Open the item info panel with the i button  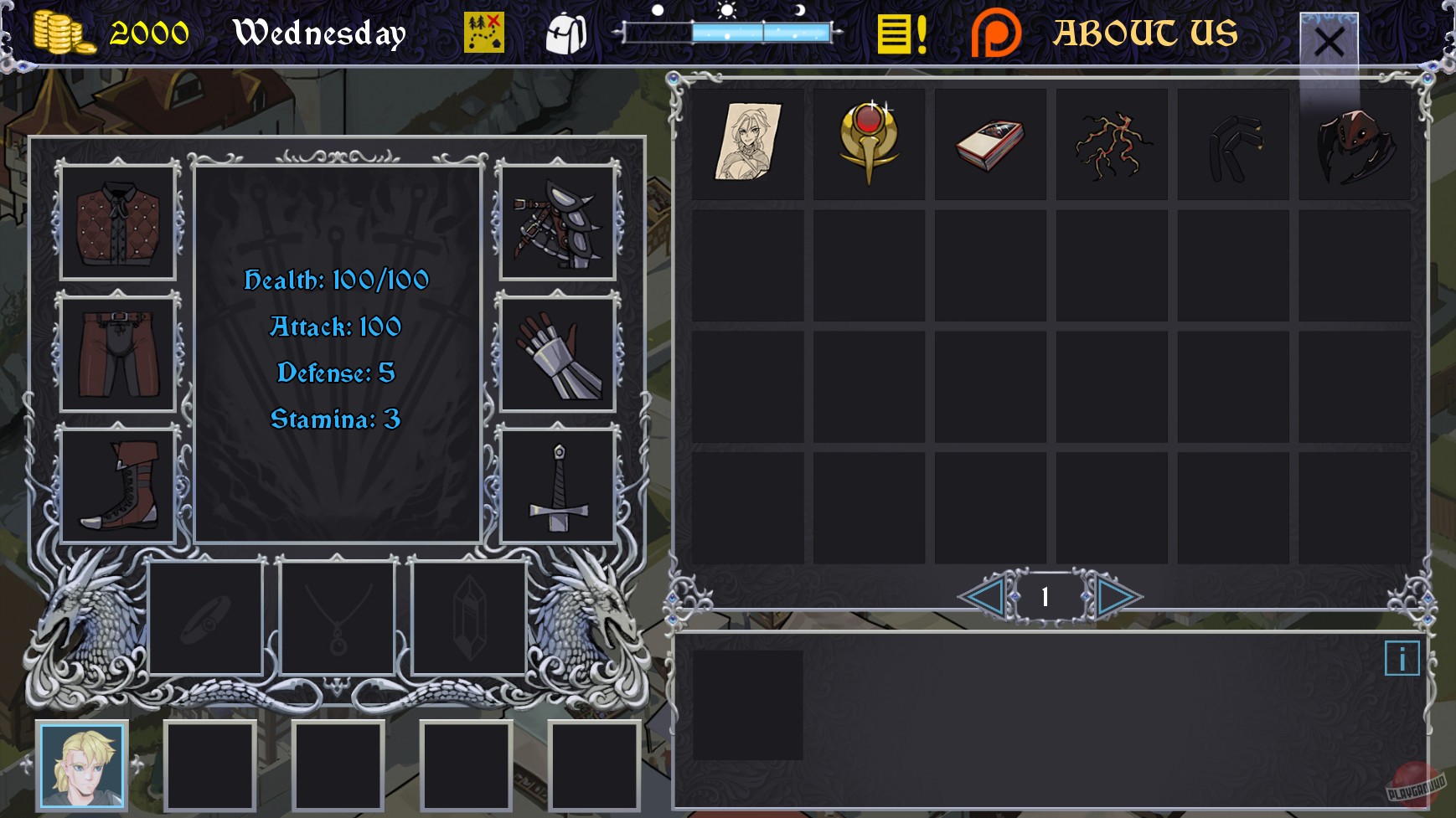1401,659
